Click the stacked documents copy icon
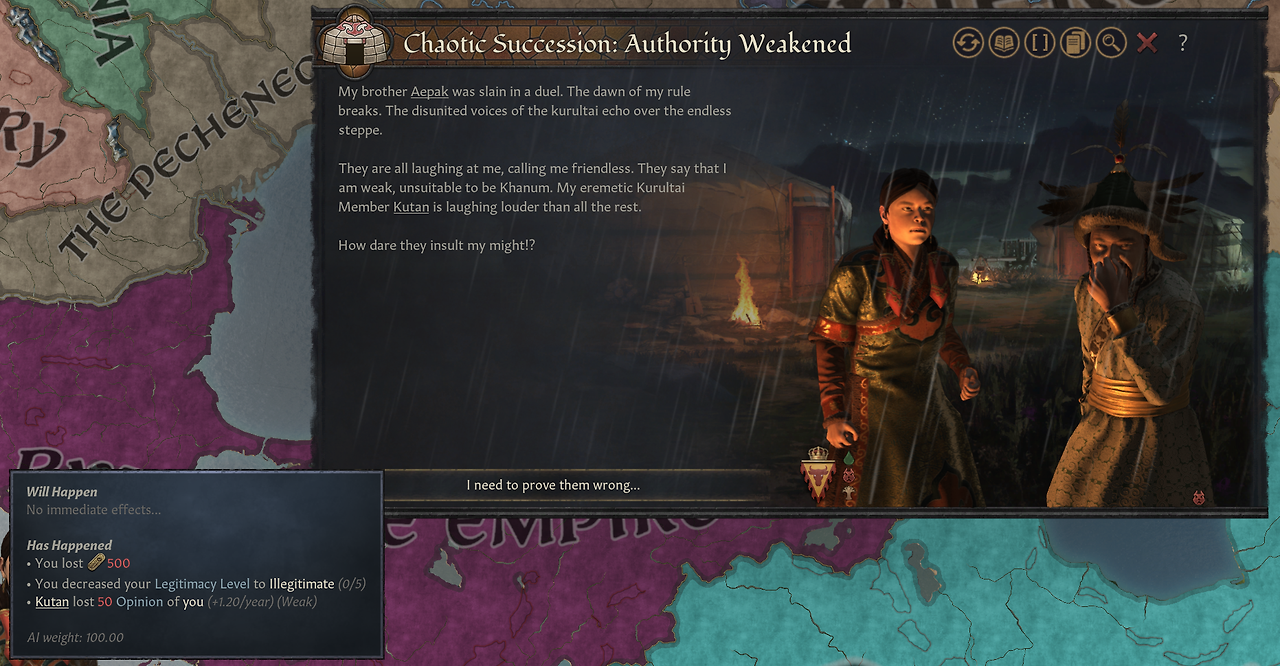1280x666 pixels. 1076,43
